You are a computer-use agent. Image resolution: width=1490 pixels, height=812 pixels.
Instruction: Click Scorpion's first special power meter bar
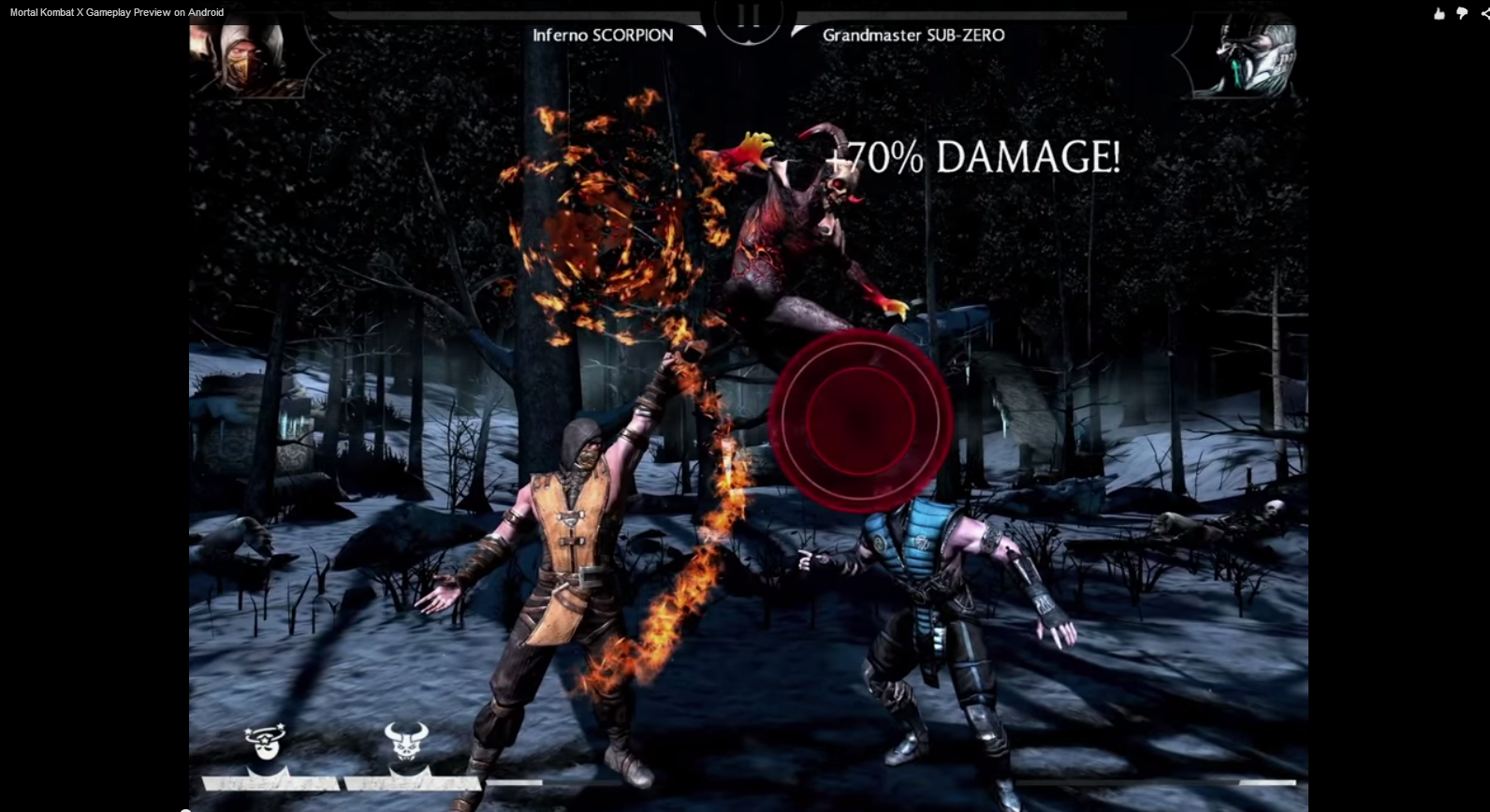pyautogui.click(x=270, y=784)
